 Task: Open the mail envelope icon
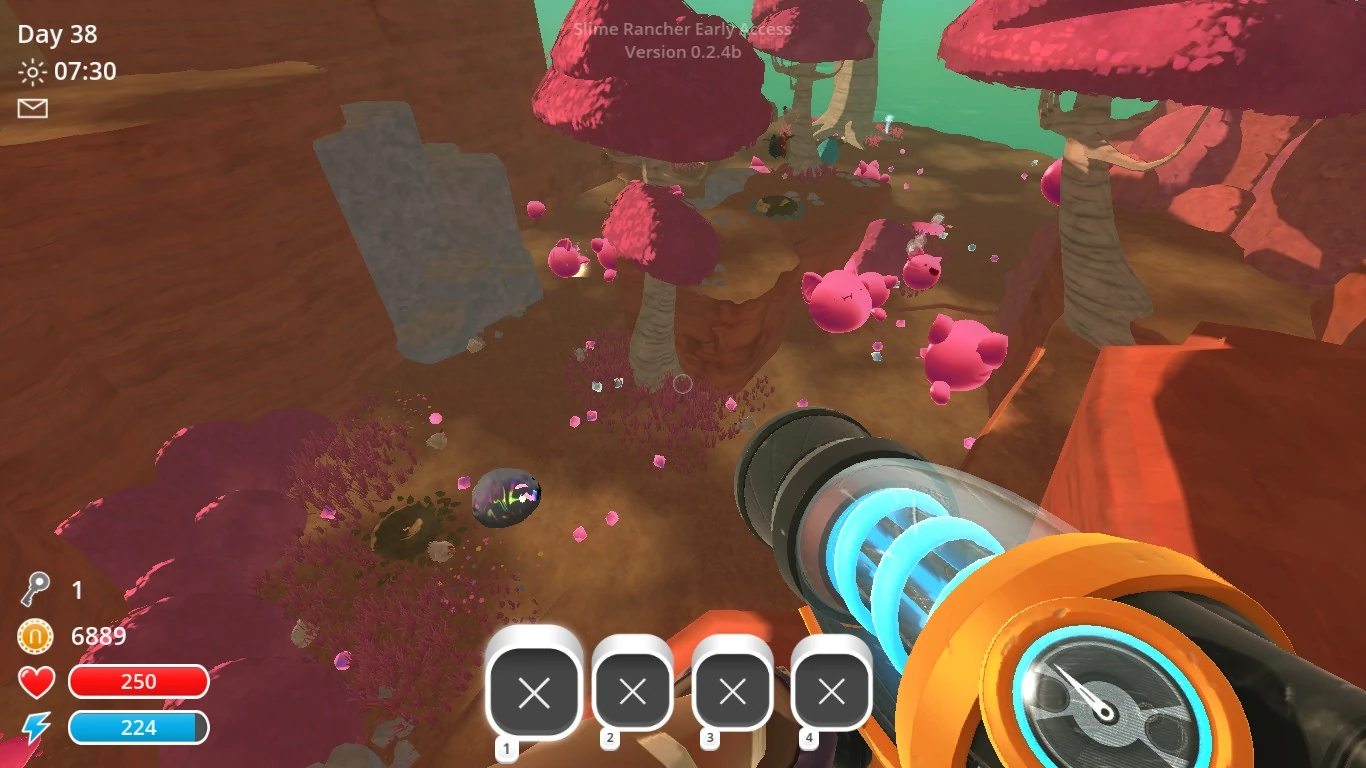(32, 108)
